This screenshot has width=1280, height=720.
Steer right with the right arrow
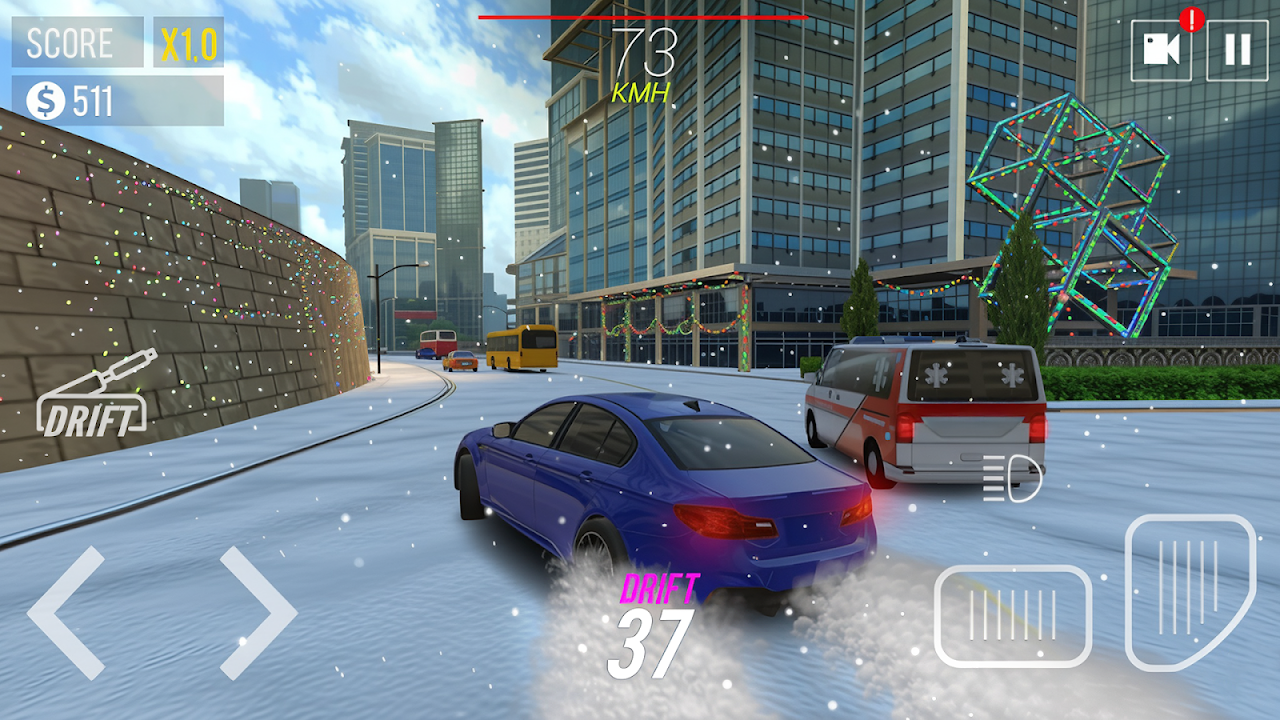pos(258,612)
